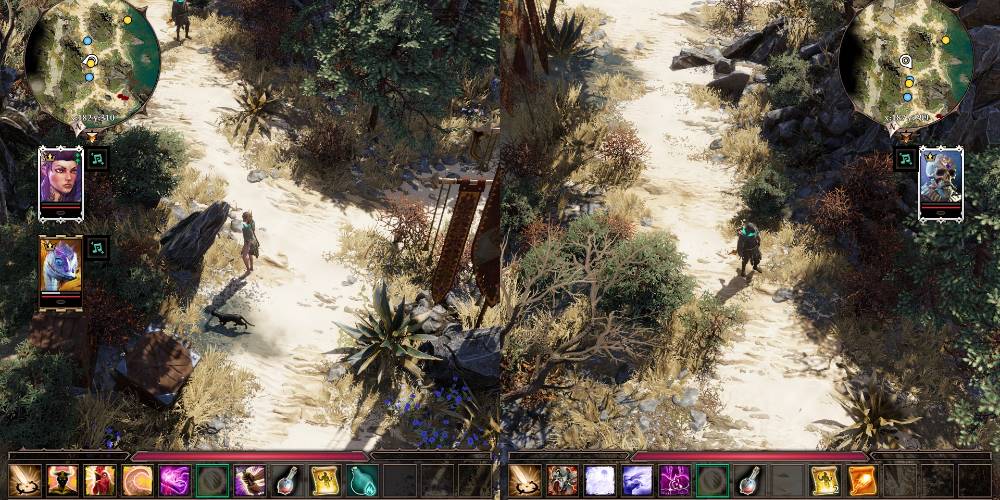Screen dimensions: 1000x500
Task: Activate the horned bull skill on left hotbar
Action: tap(62, 481)
